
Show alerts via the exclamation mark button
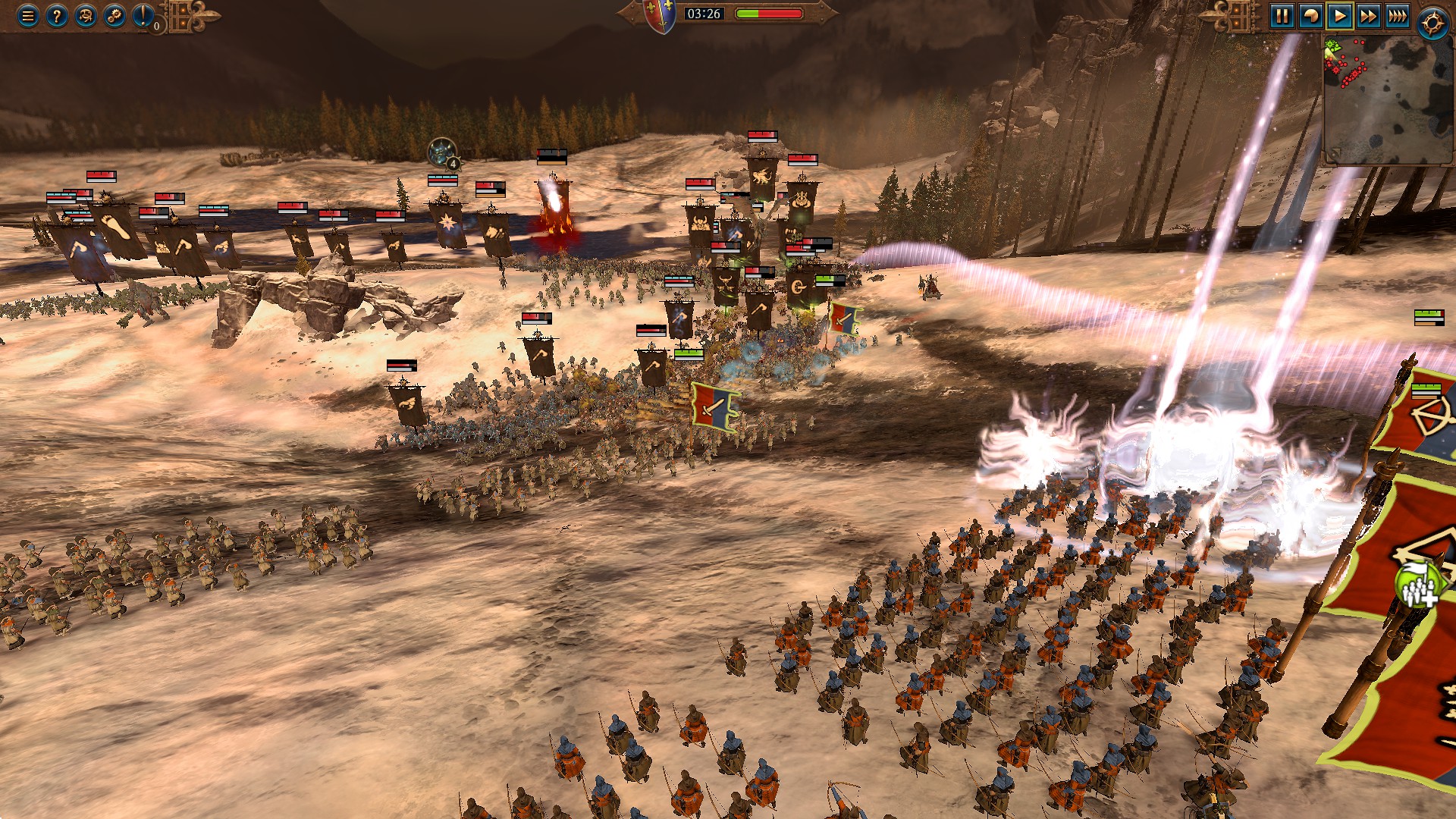143,16
